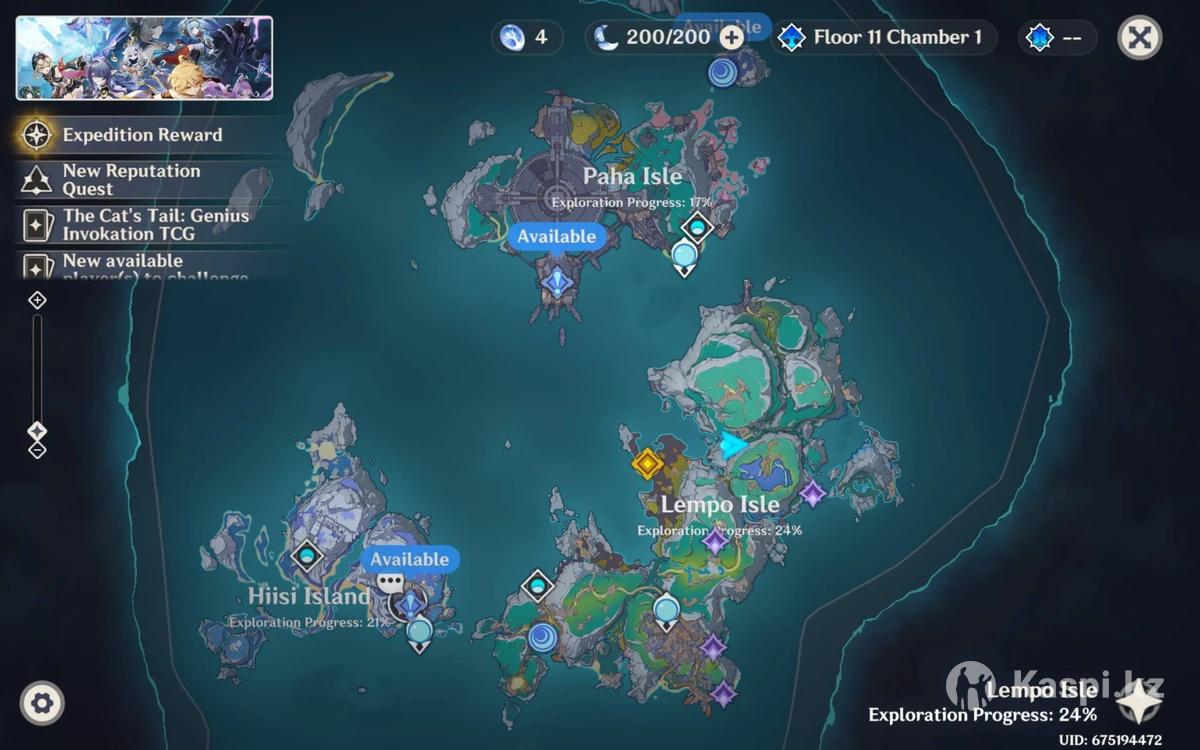
Task: Select the yellow diamond quest marker on Lempo Isle
Action: (647, 463)
